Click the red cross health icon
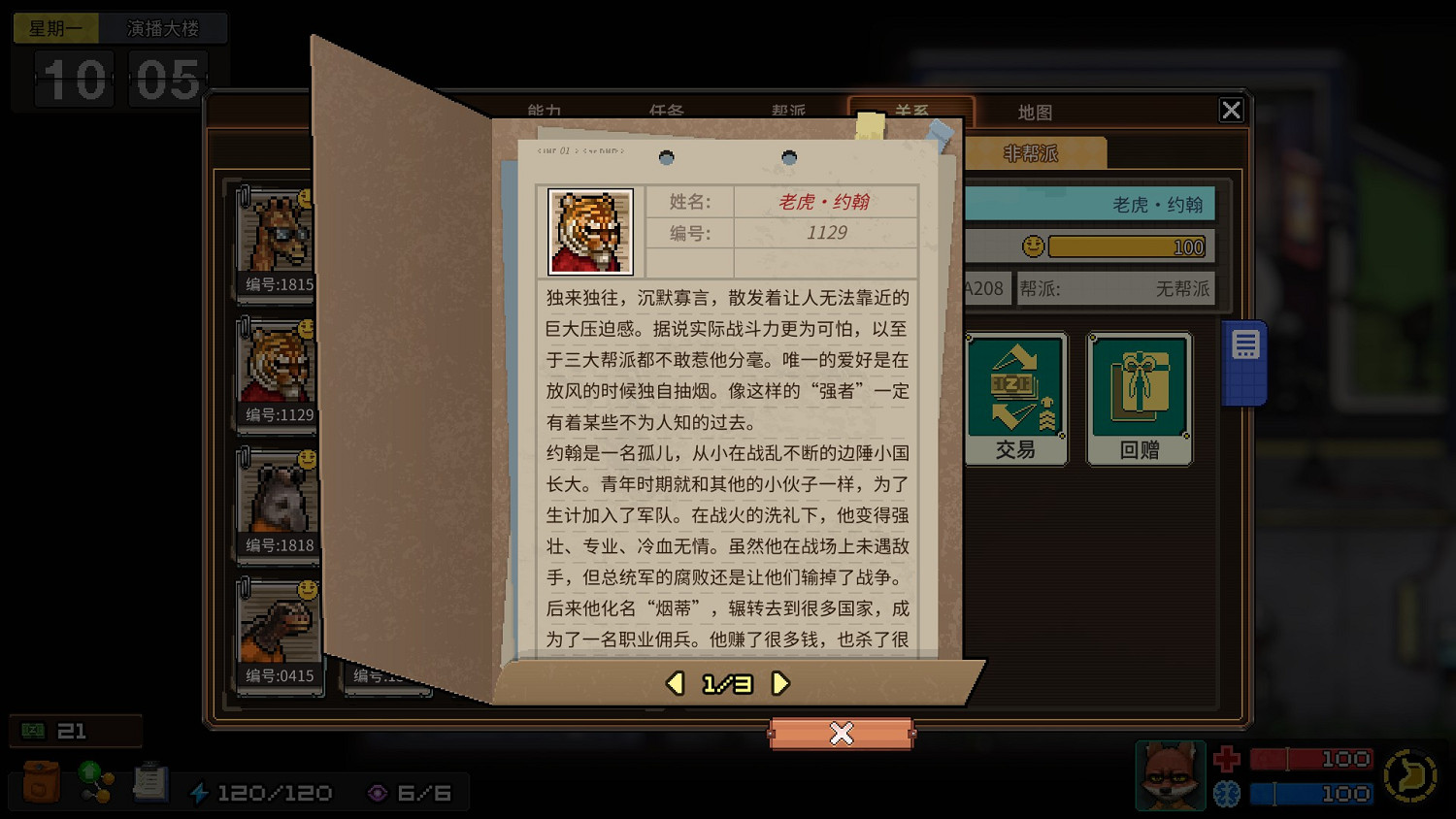This screenshot has height=819, width=1456. pos(1225,759)
